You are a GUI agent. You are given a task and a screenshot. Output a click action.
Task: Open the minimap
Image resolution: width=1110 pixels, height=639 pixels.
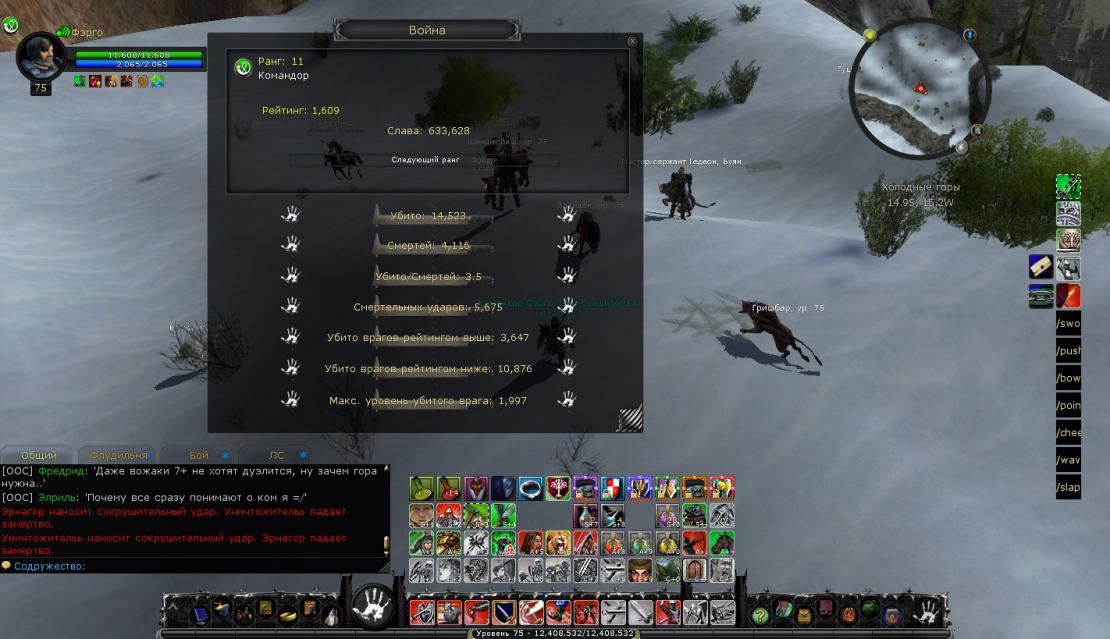click(919, 89)
